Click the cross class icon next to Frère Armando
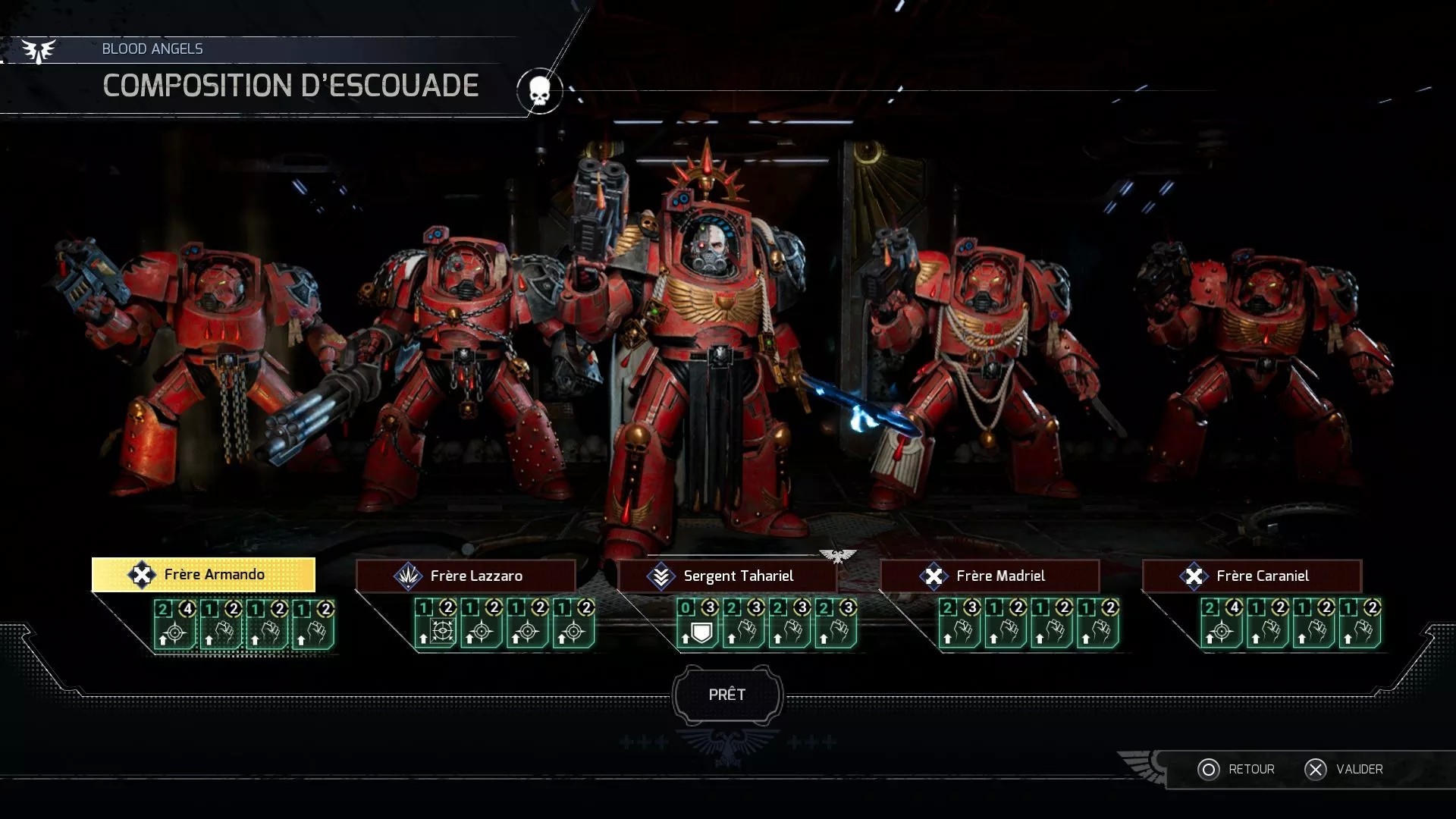 tap(141, 574)
